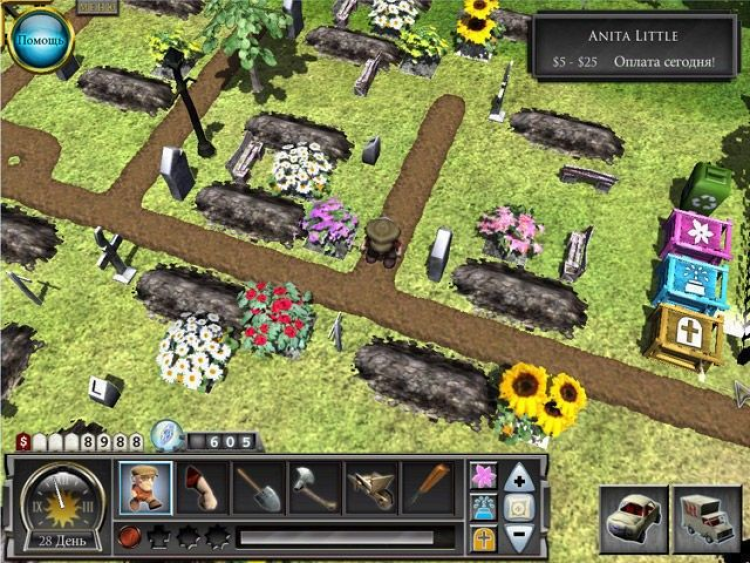The width and height of the screenshot is (750, 563).
Task: Click the blue fountain category button
Action: pyautogui.click(x=484, y=507)
